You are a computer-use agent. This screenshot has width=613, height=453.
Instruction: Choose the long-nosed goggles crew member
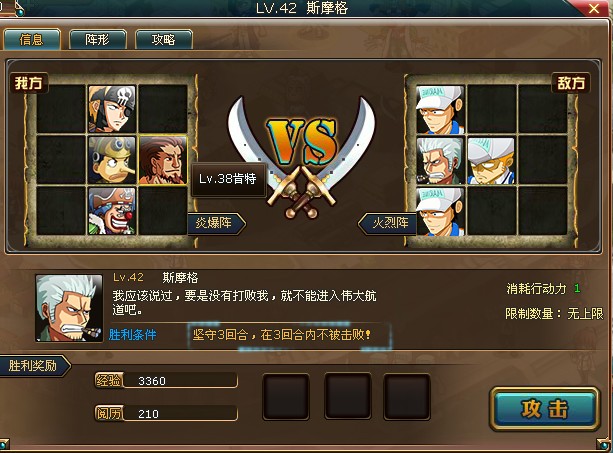(112, 160)
